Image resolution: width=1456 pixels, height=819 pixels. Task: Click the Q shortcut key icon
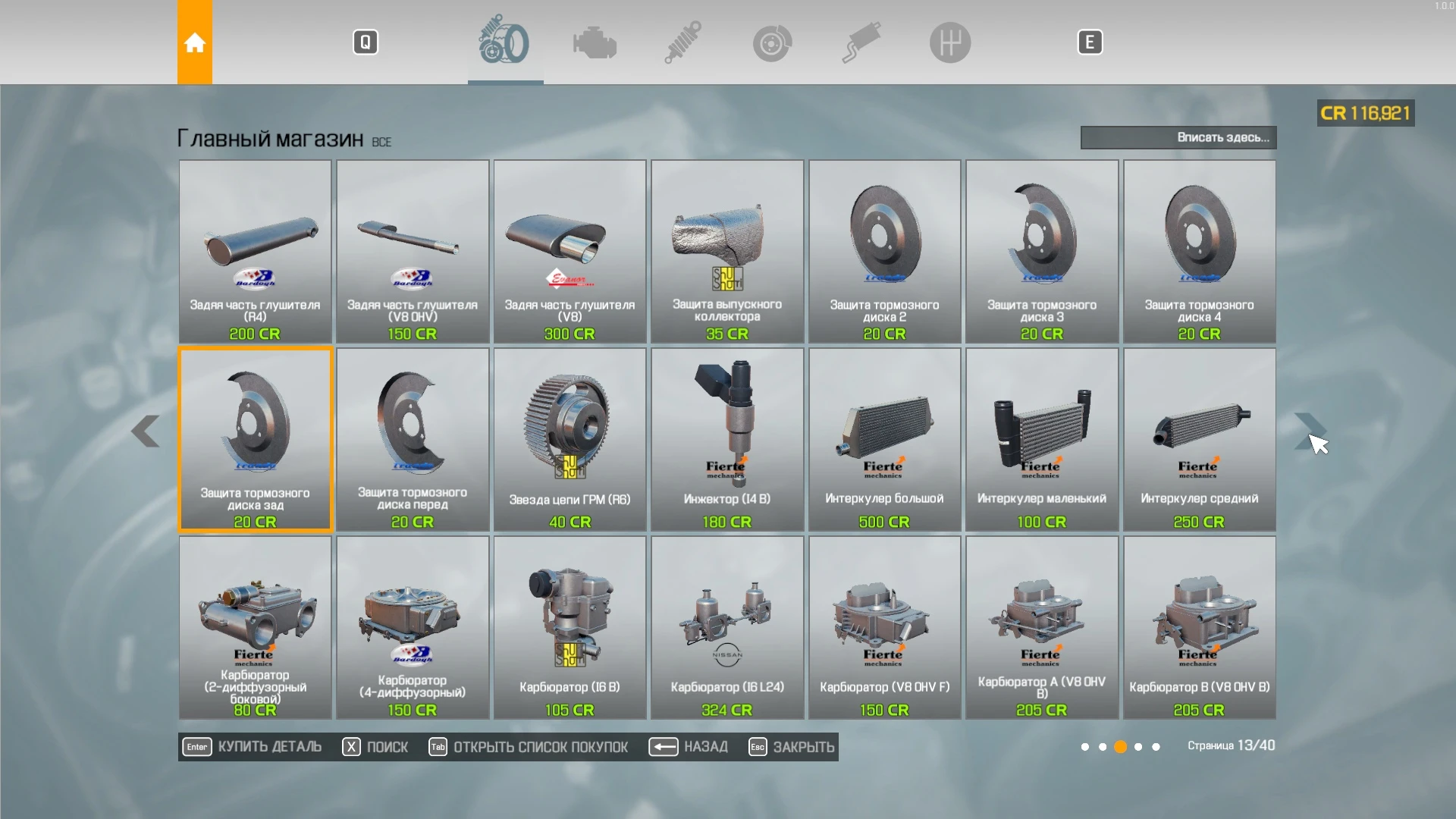tap(366, 42)
